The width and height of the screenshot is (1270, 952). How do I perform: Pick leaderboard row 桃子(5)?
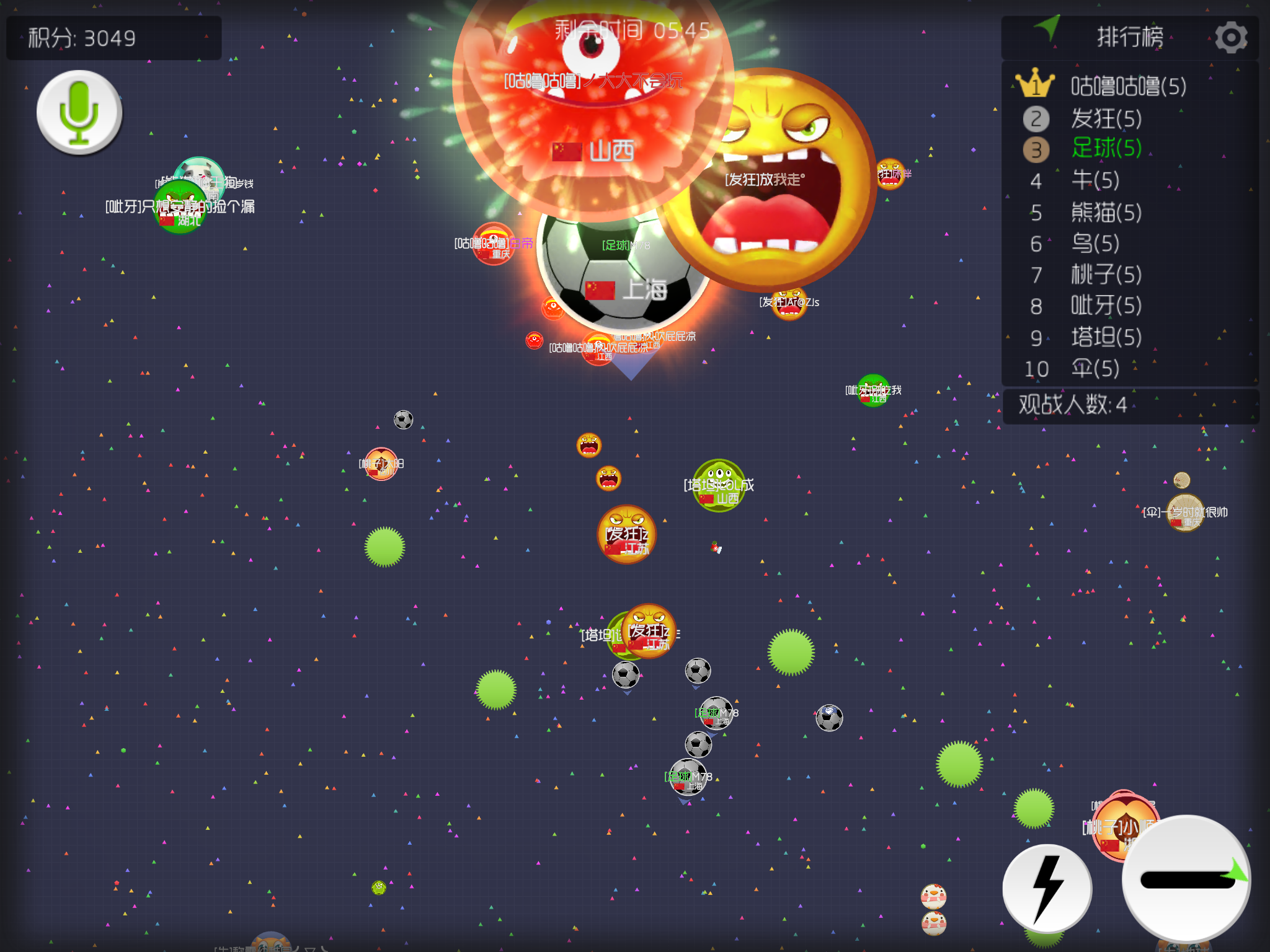1106,274
